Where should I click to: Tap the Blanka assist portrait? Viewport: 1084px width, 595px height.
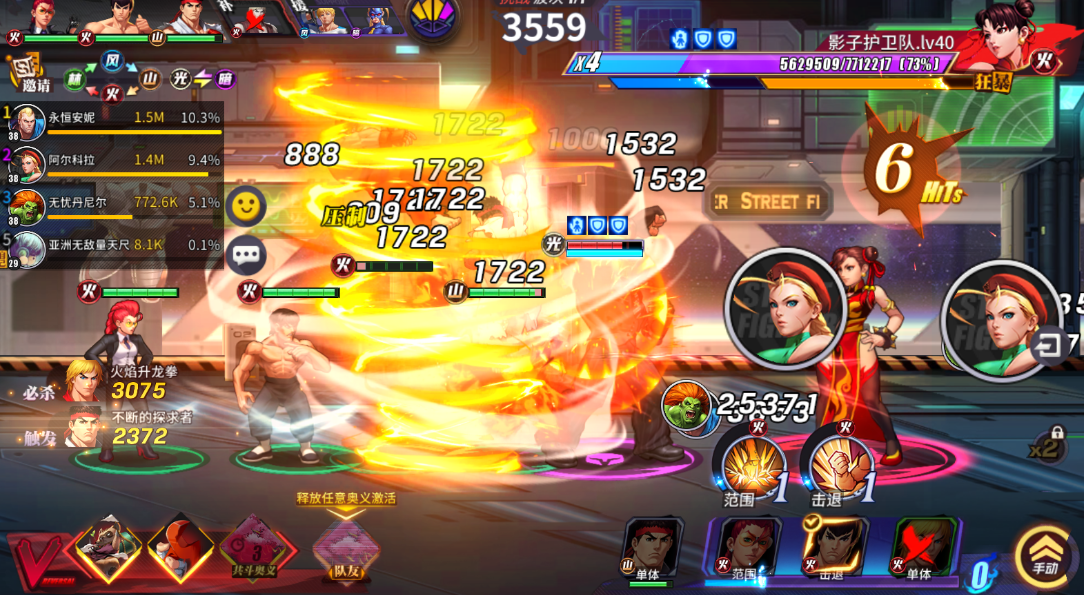(x=685, y=406)
